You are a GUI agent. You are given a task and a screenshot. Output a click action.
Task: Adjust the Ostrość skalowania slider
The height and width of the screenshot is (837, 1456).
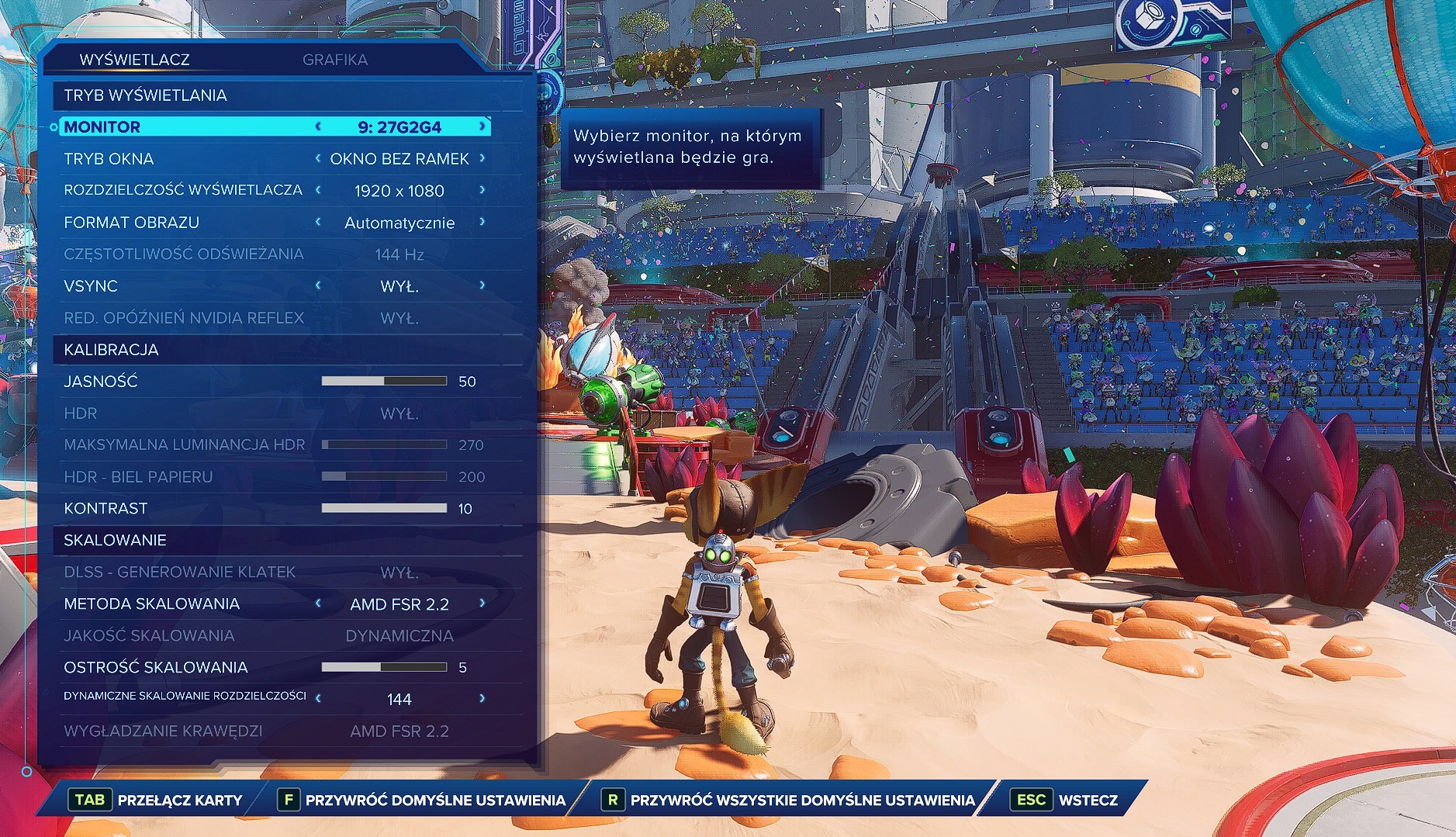click(x=384, y=667)
